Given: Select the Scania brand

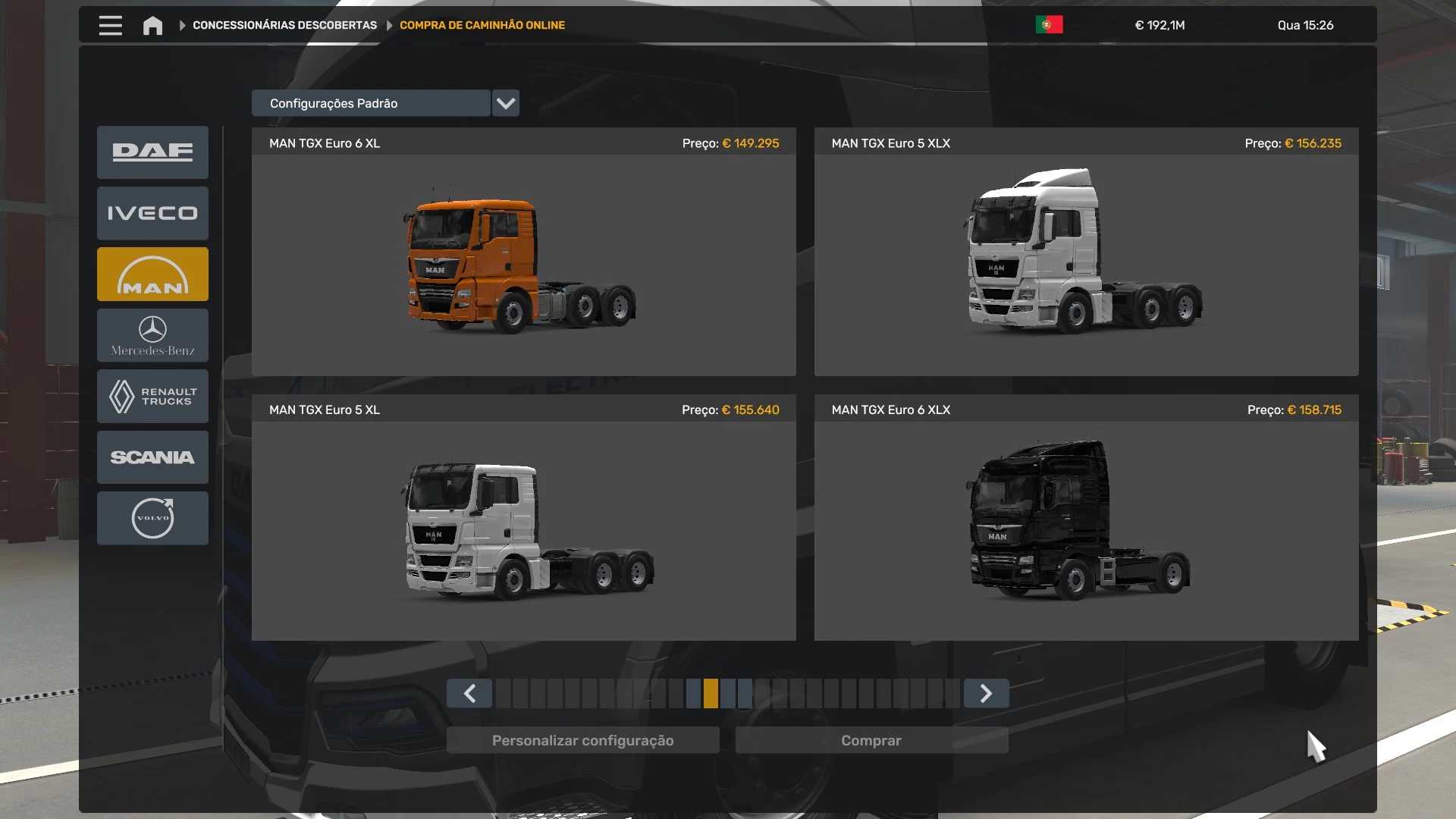Looking at the screenshot, I should [152, 457].
